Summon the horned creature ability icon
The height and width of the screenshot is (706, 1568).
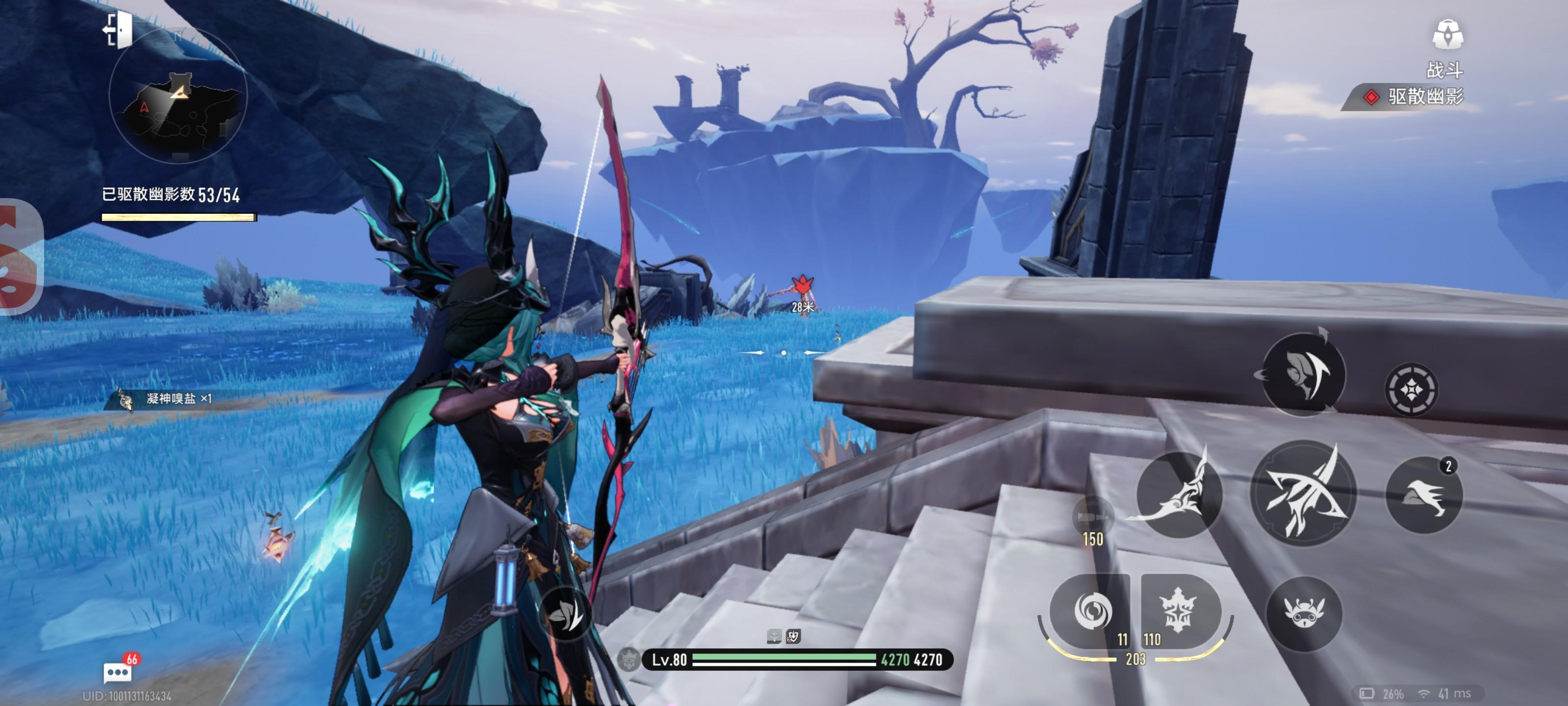click(1303, 613)
